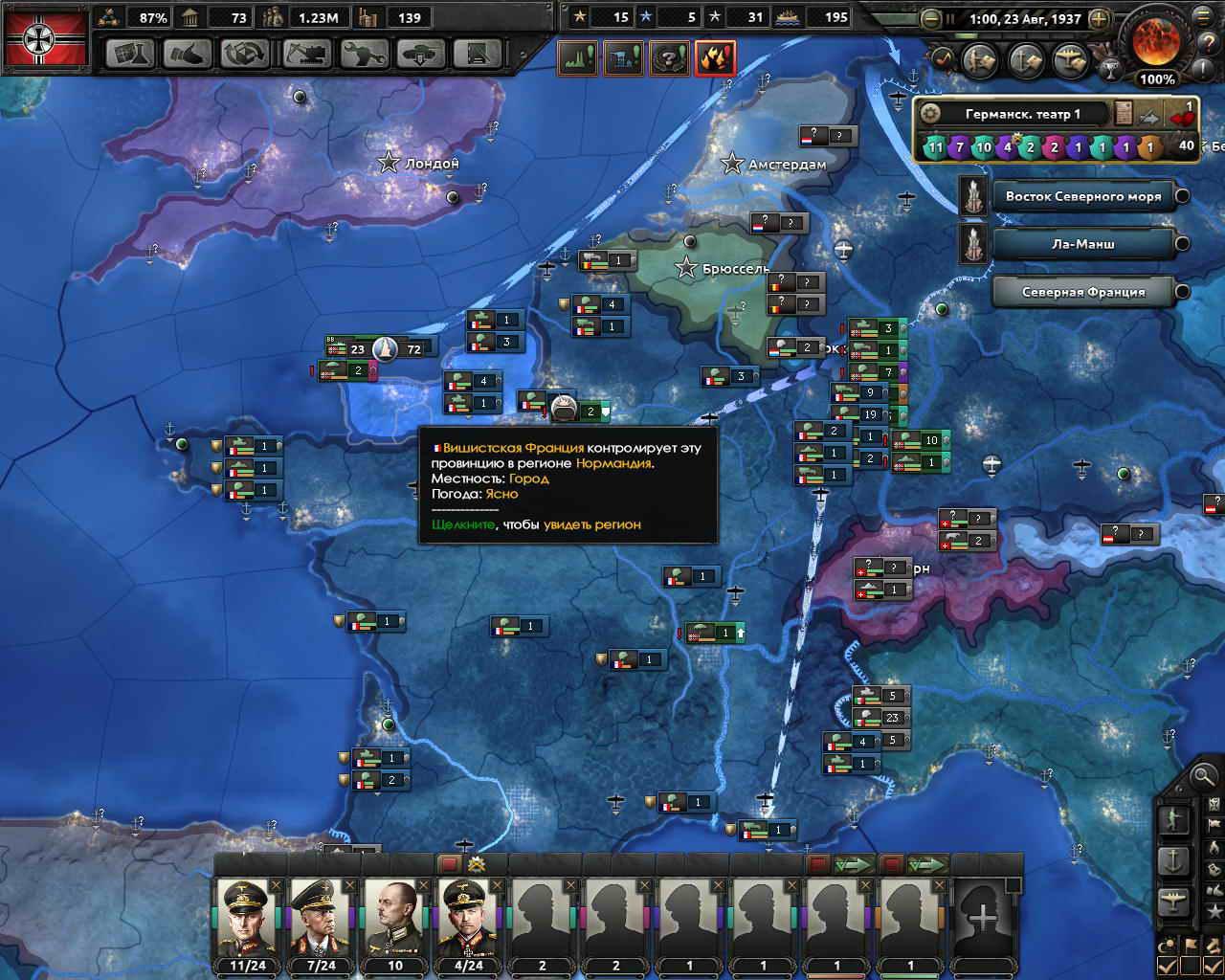
Task: Open settings for Германск. театр 1 via gear
Action: click(930, 111)
